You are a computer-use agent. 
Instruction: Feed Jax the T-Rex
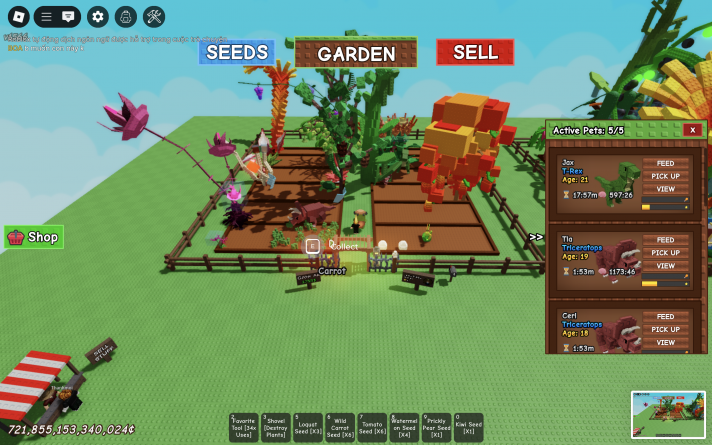point(665,163)
